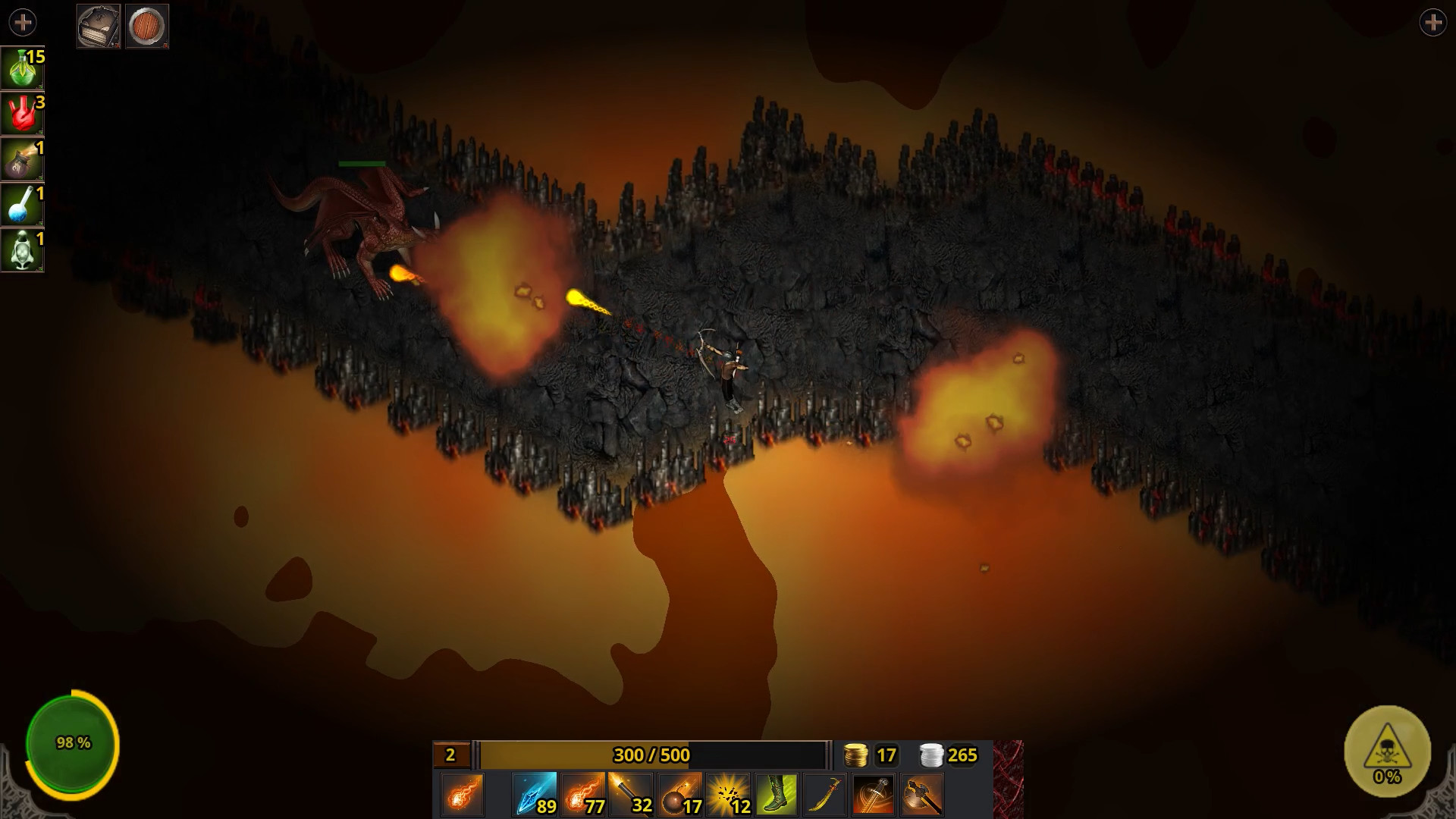Drink the blue round-bottom flask
The width and height of the screenshot is (1456, 819).
pyautogui.click(x=22, y=205)
